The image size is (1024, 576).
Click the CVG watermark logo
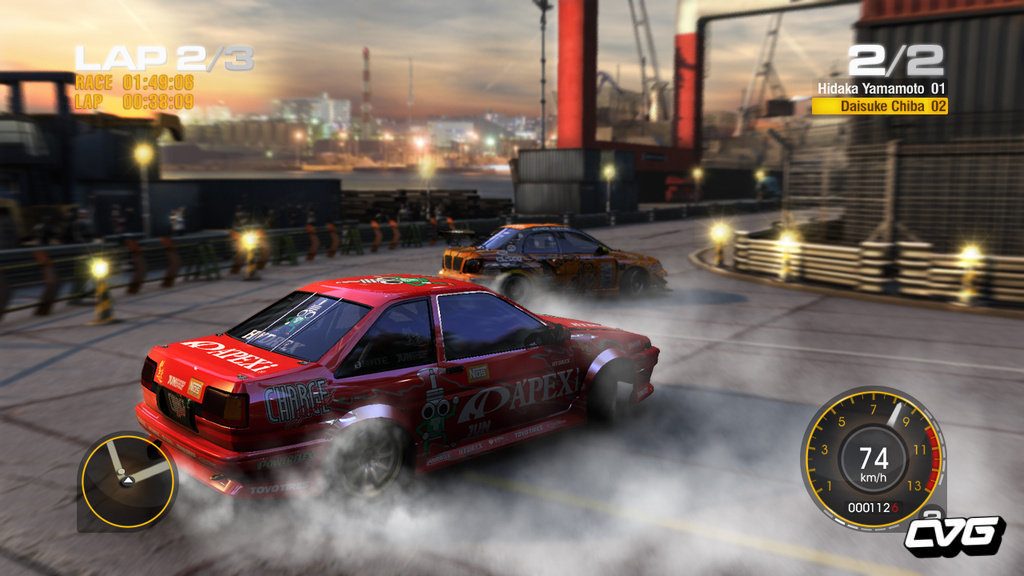tap(954, 535)
